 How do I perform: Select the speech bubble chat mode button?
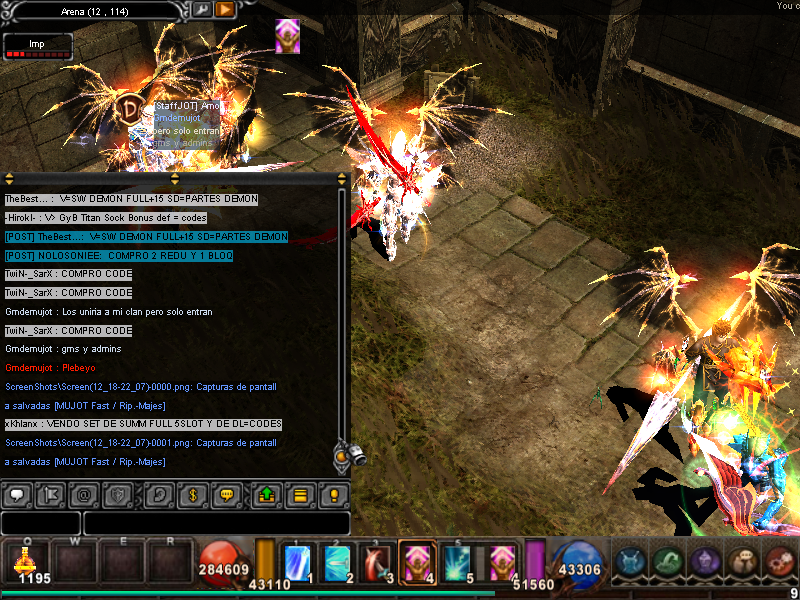click(17, 494)
